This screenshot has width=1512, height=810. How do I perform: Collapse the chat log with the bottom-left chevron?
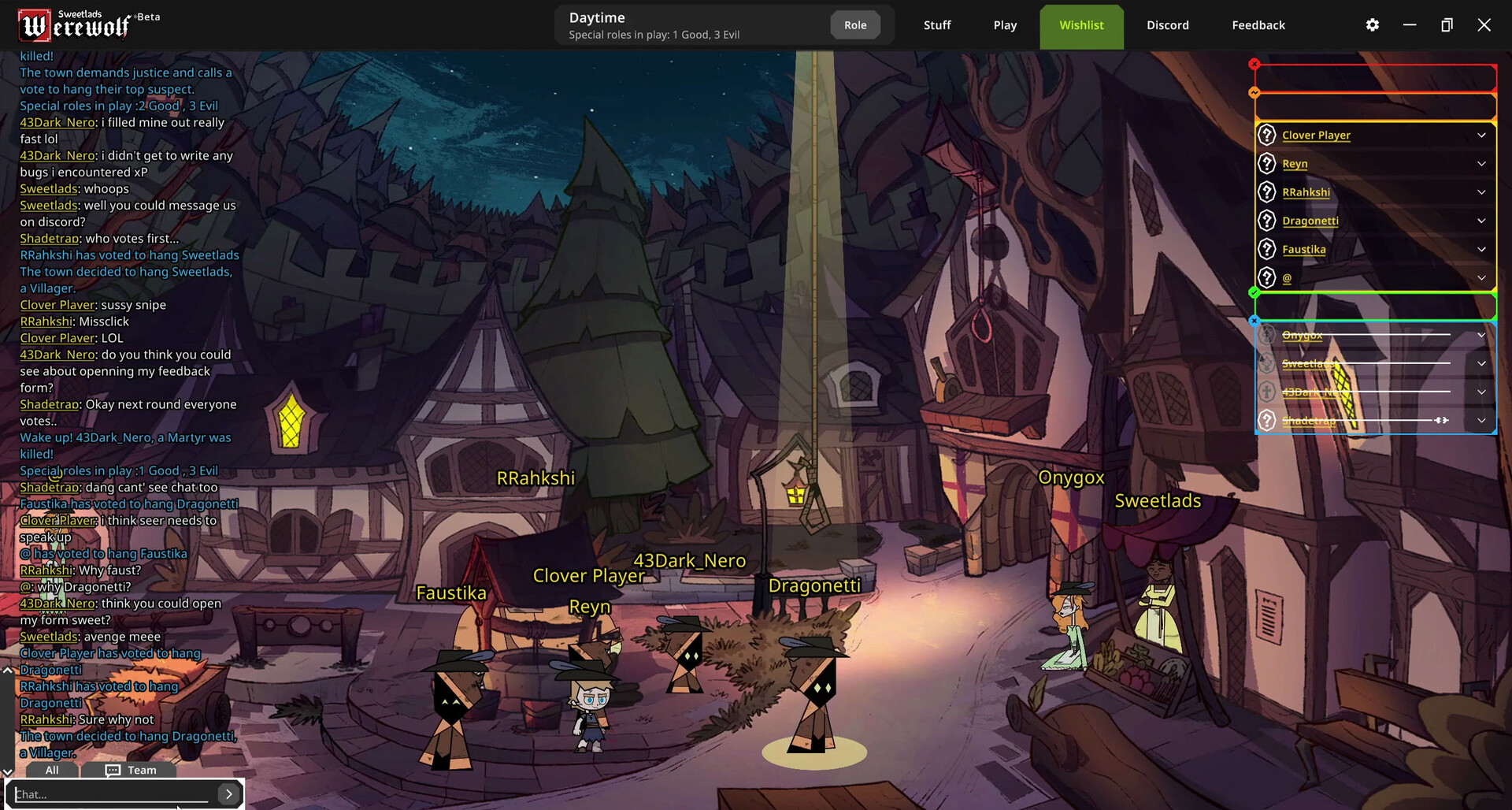[x=8, y=771]
